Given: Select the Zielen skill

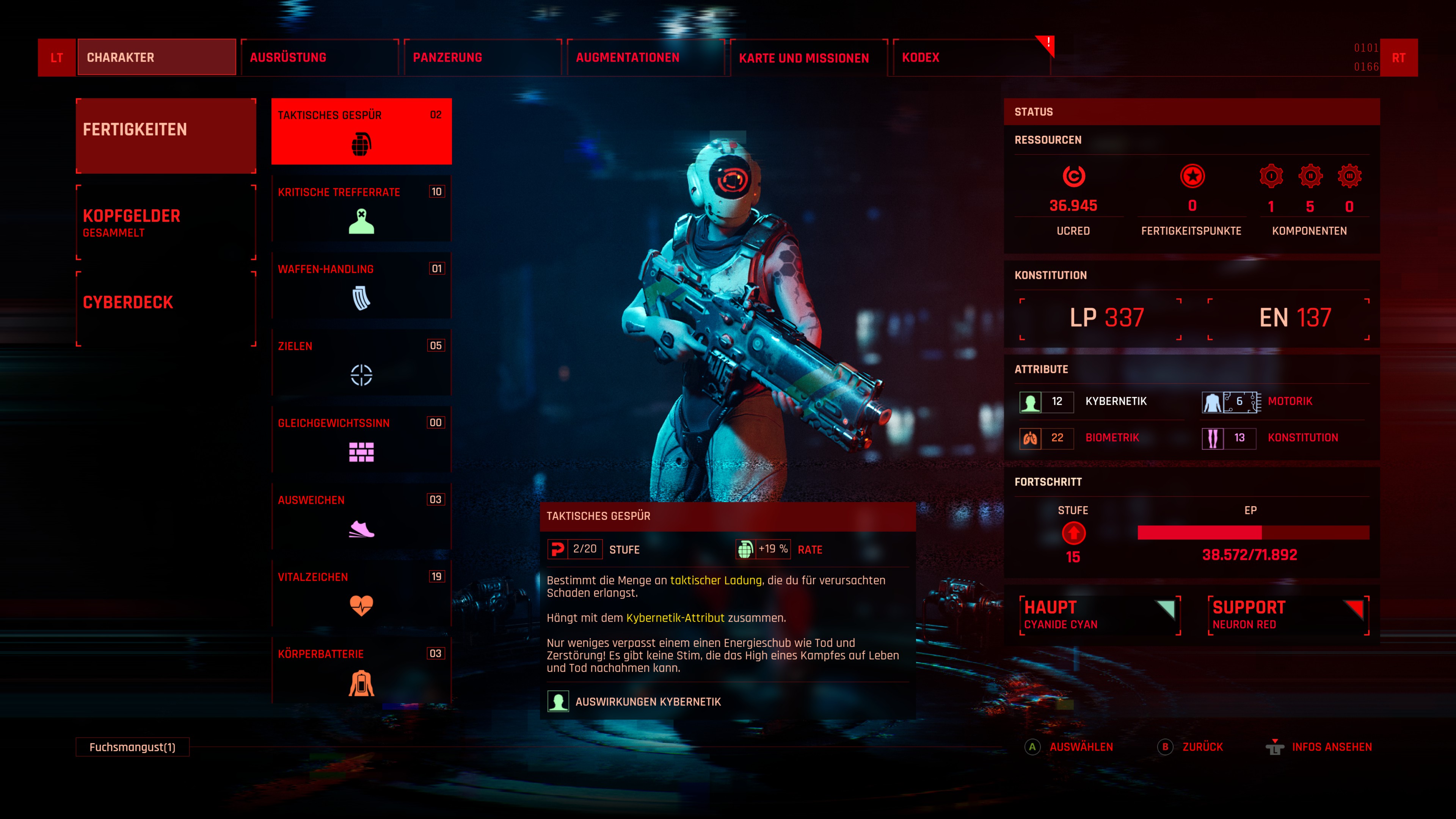Looking at the screenshot, I should pos(361,362).
